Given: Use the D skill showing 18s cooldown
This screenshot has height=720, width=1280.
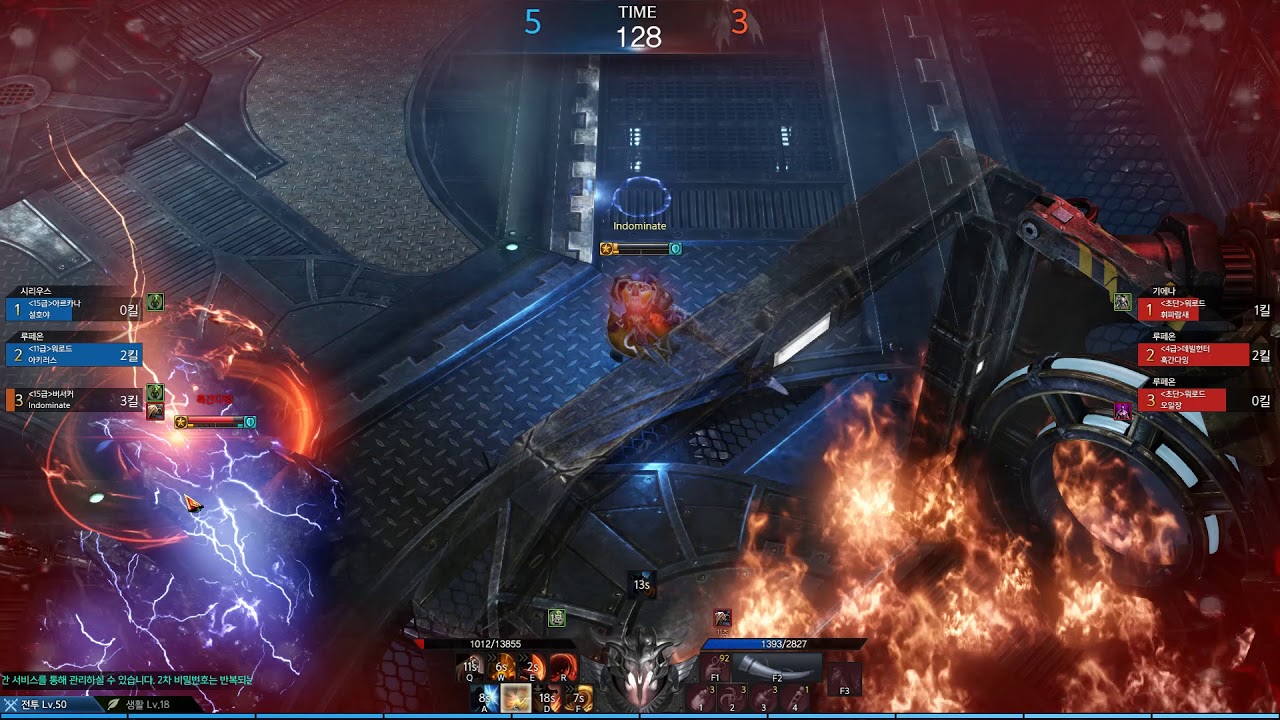Looking at the screenshot, I should click(546, 697).
